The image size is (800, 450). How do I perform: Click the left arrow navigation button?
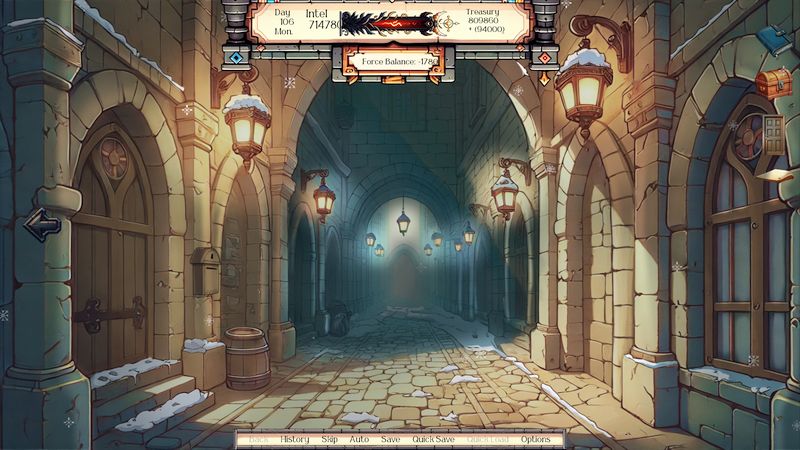point(42,224)
